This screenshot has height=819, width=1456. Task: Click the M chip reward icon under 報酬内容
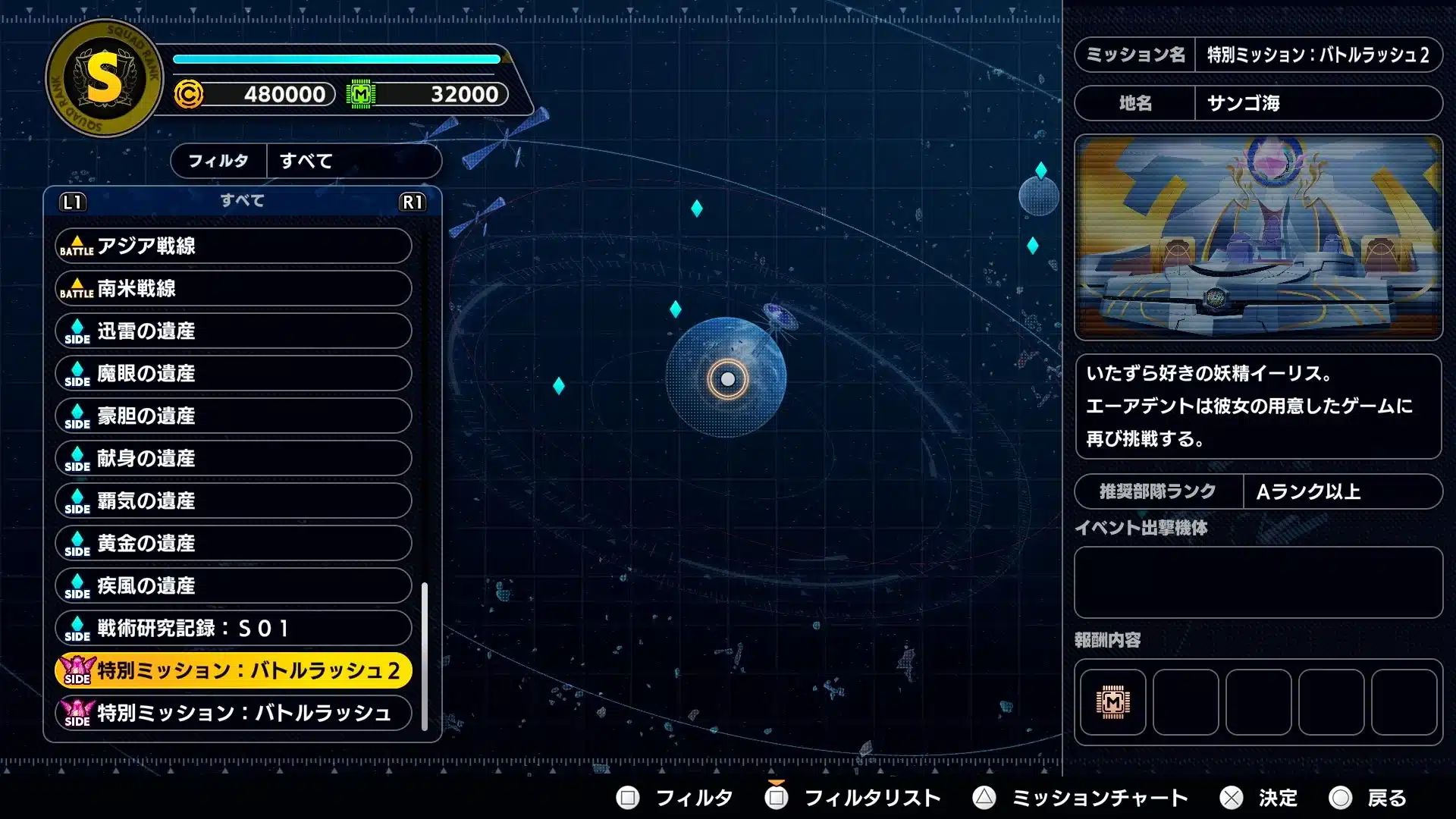click(x=1112, y=703)
